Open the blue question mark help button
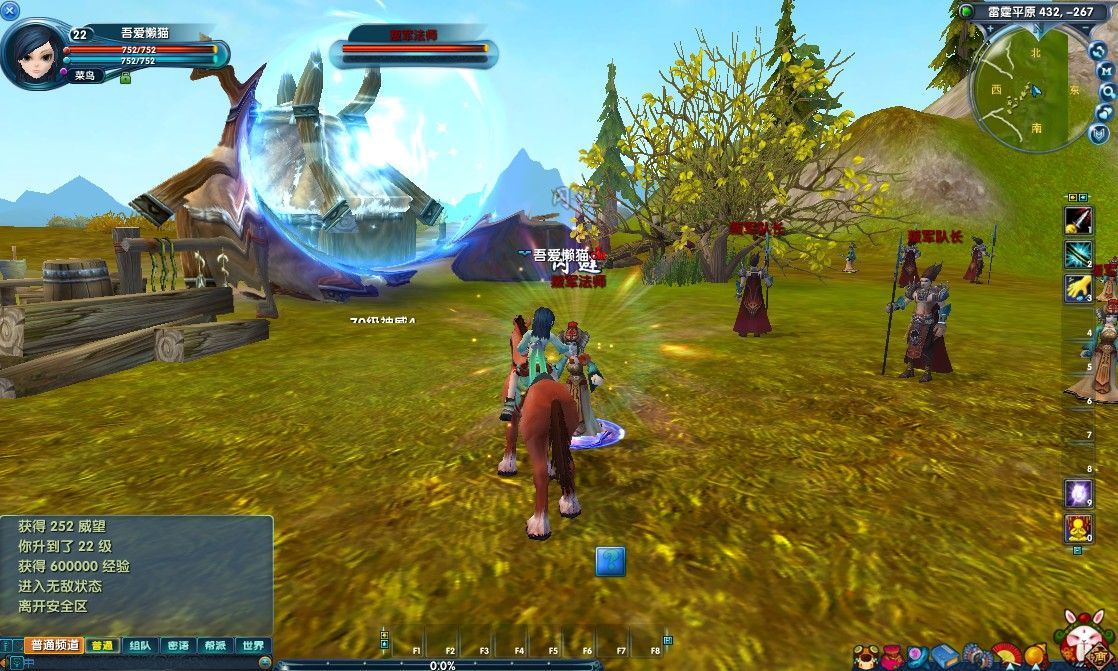The width and height of the screenshot is (1118, 671). point(610,561)
